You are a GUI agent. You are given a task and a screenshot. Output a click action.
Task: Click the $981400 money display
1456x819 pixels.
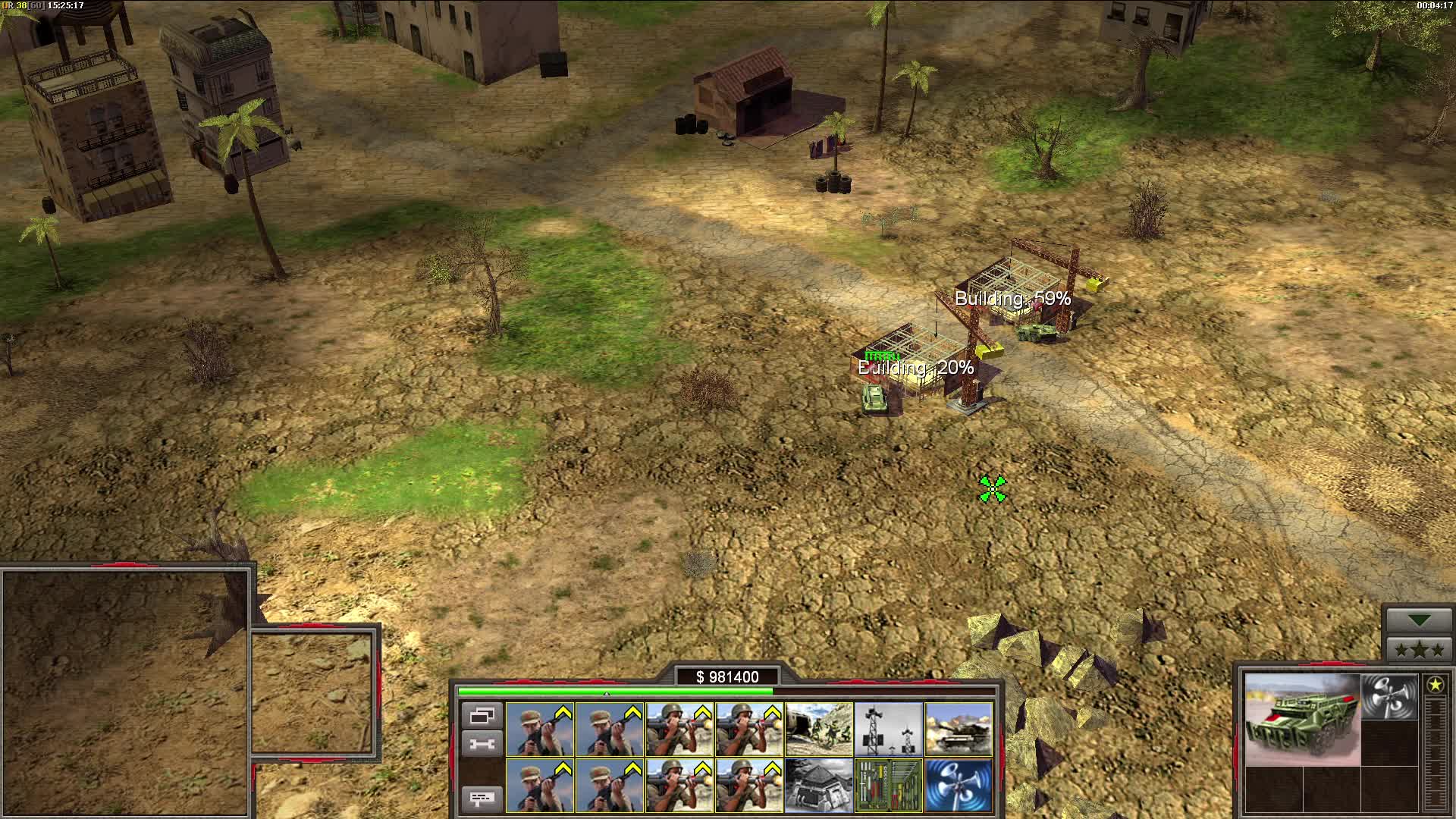click(732, 675)
